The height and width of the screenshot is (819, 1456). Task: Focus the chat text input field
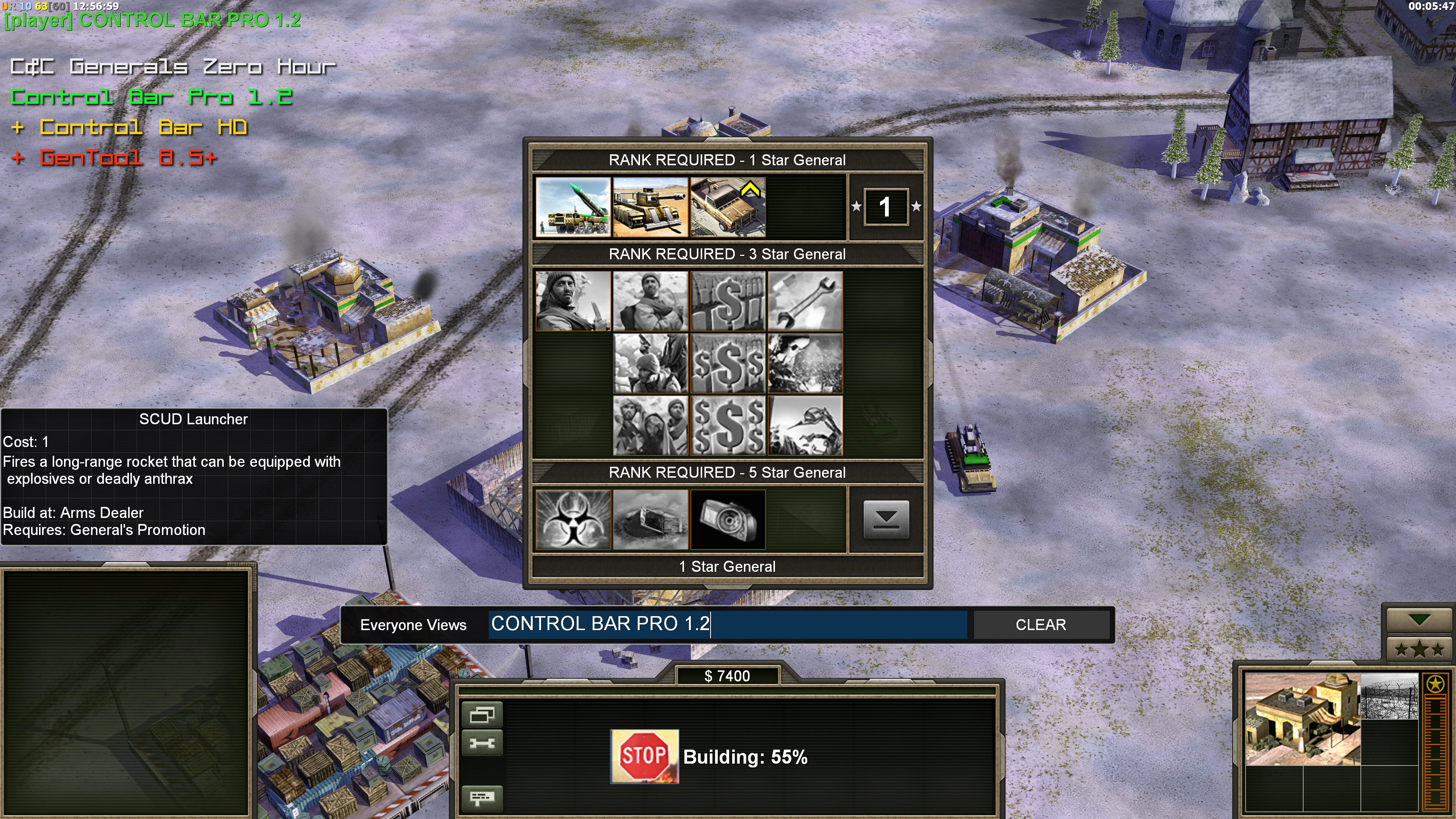727,624
